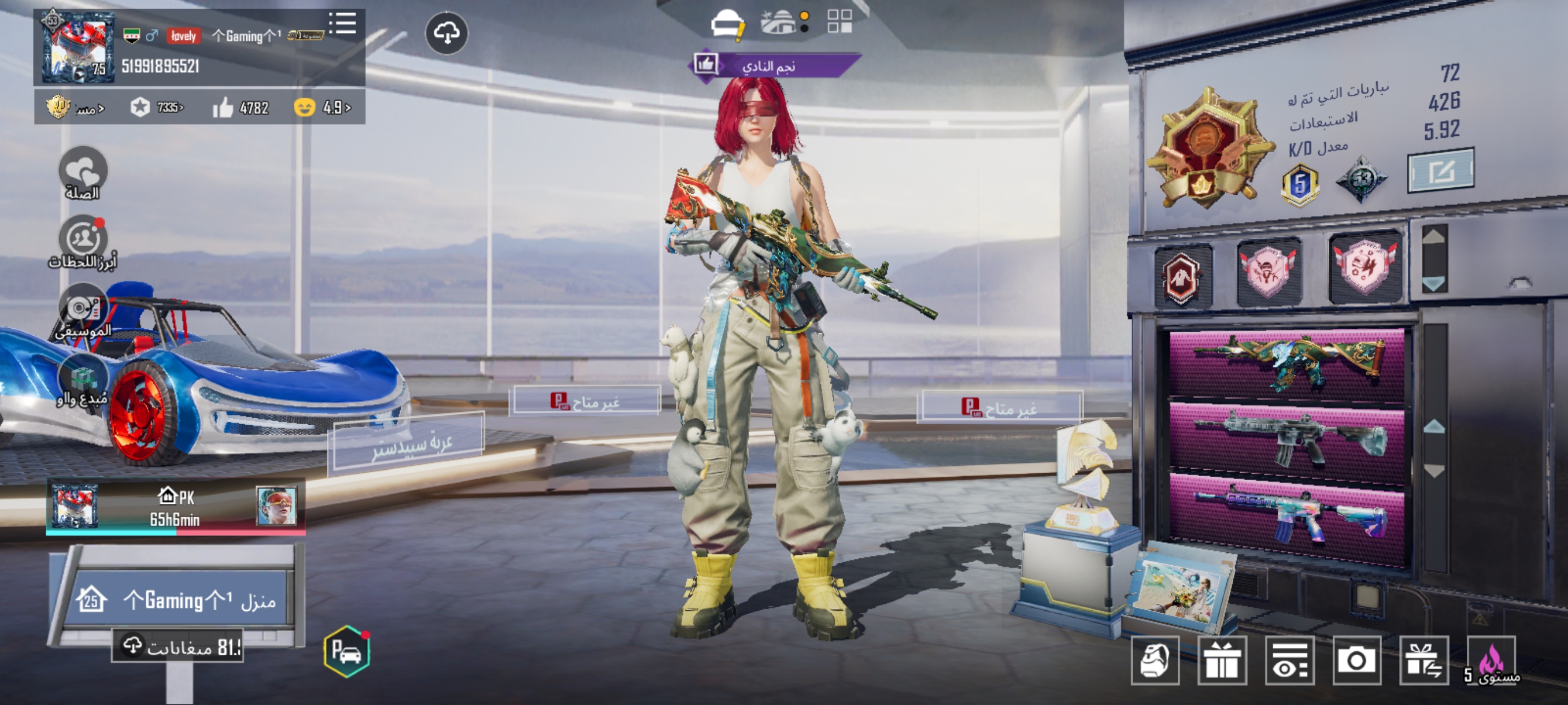The image size is (1568, 705).
Task: Edit the stats panel with pencil button
Action: [1441, 170]
